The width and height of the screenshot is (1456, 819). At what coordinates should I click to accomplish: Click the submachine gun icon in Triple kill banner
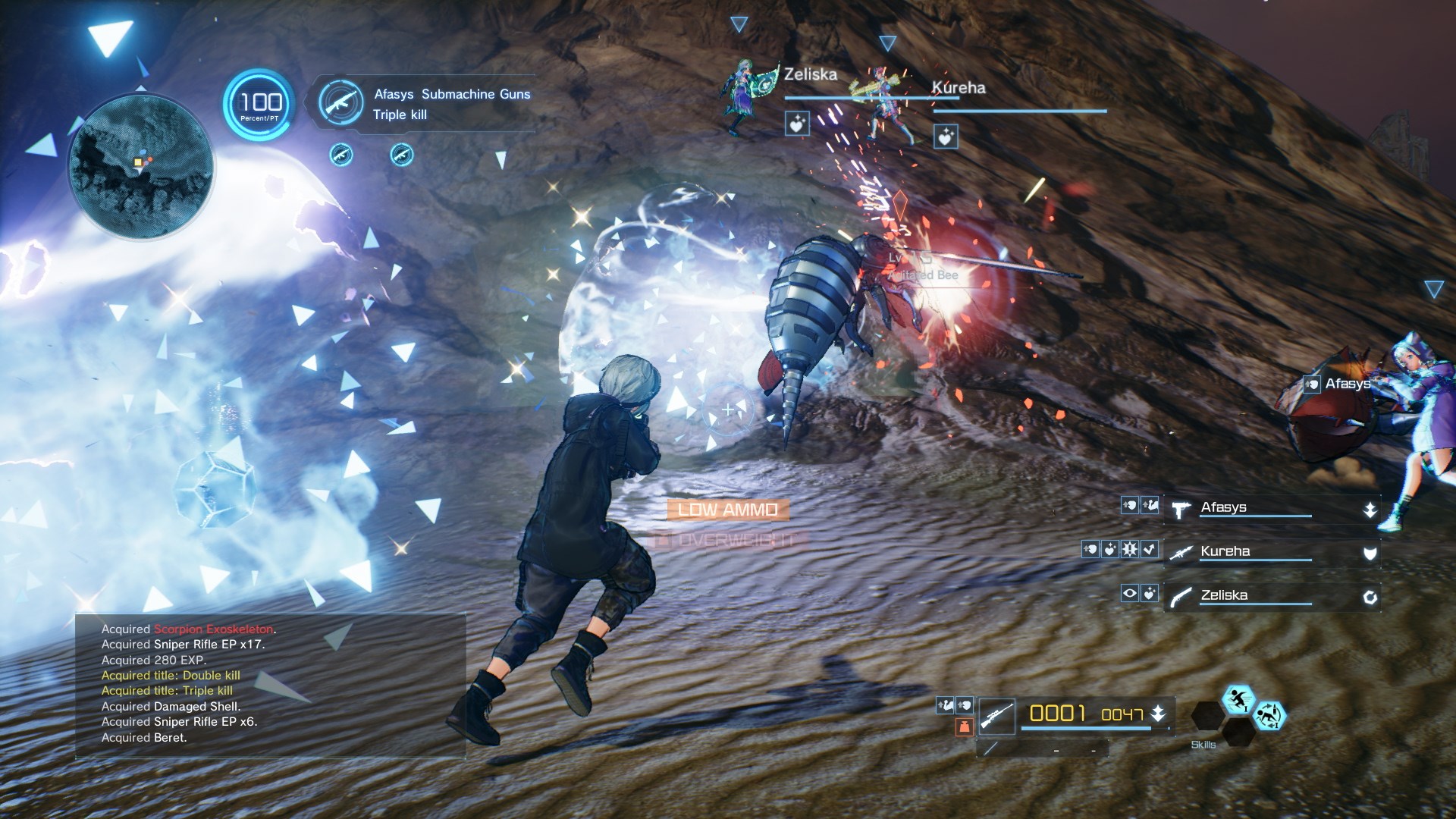[x=344, y=104]
